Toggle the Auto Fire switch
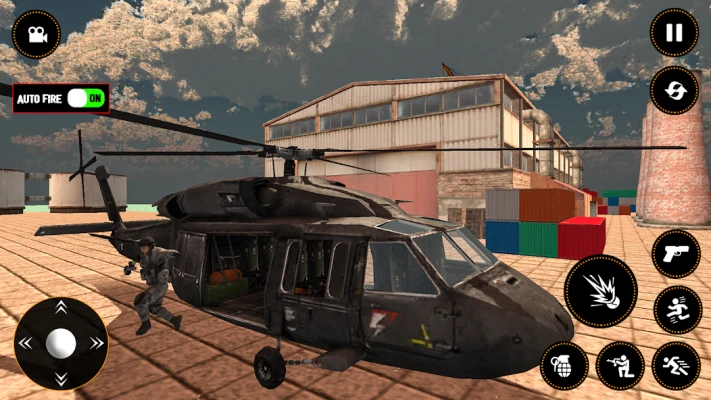This screenshot has height=400, width=711. (x=86, y=98)
